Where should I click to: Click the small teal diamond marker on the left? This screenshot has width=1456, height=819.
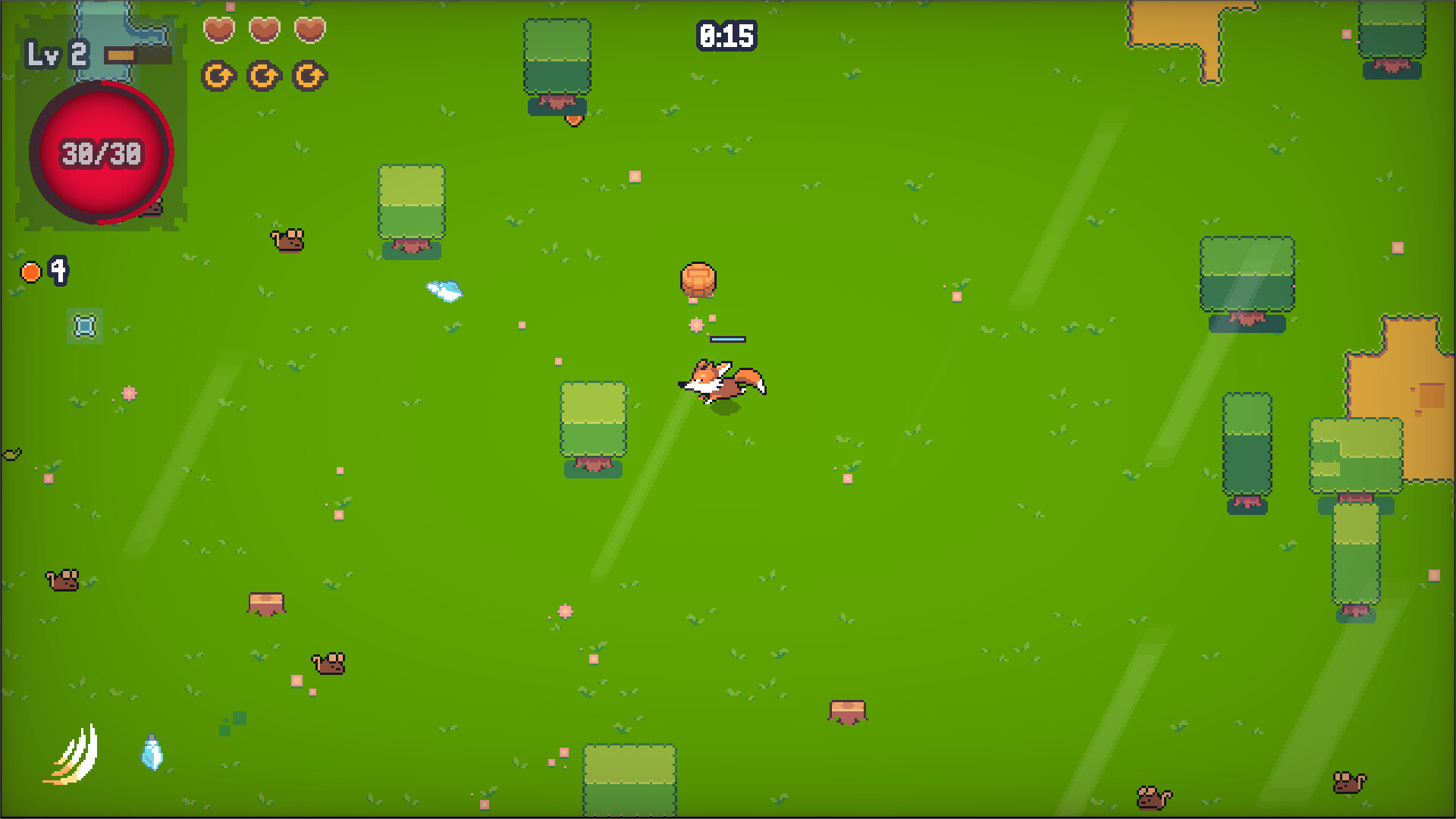pyautogui.click(x=83, y=326)
